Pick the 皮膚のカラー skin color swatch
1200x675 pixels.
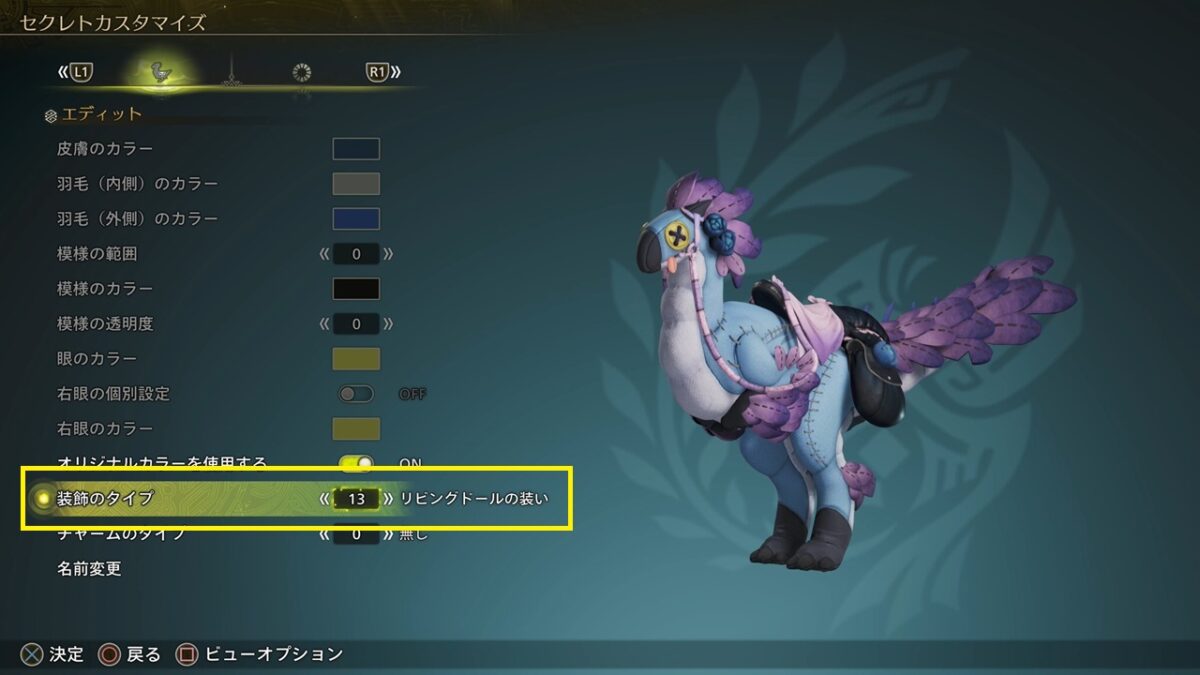(x=356, y=149)
